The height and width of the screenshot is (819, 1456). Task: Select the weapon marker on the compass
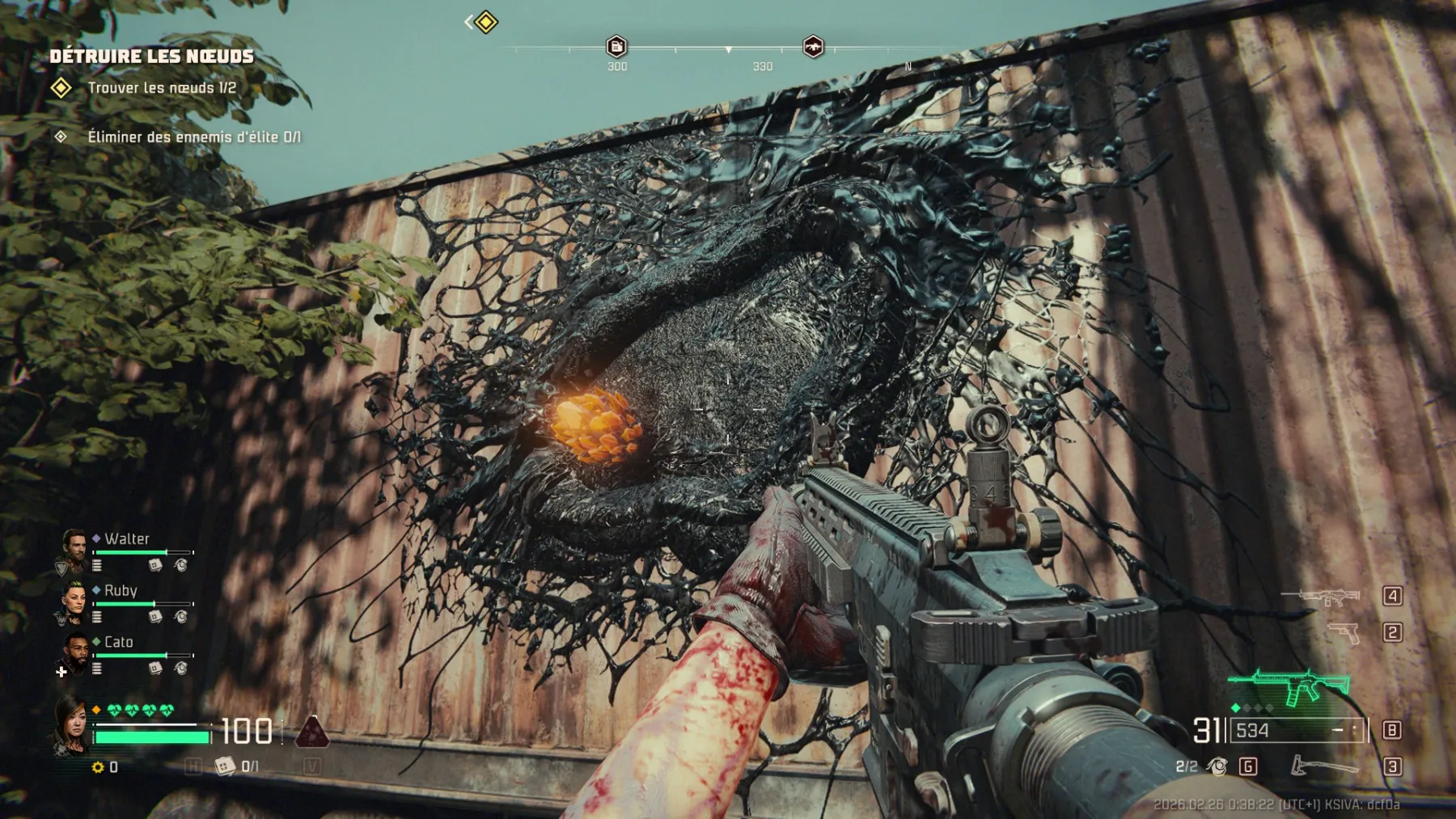tap(813, 46)
